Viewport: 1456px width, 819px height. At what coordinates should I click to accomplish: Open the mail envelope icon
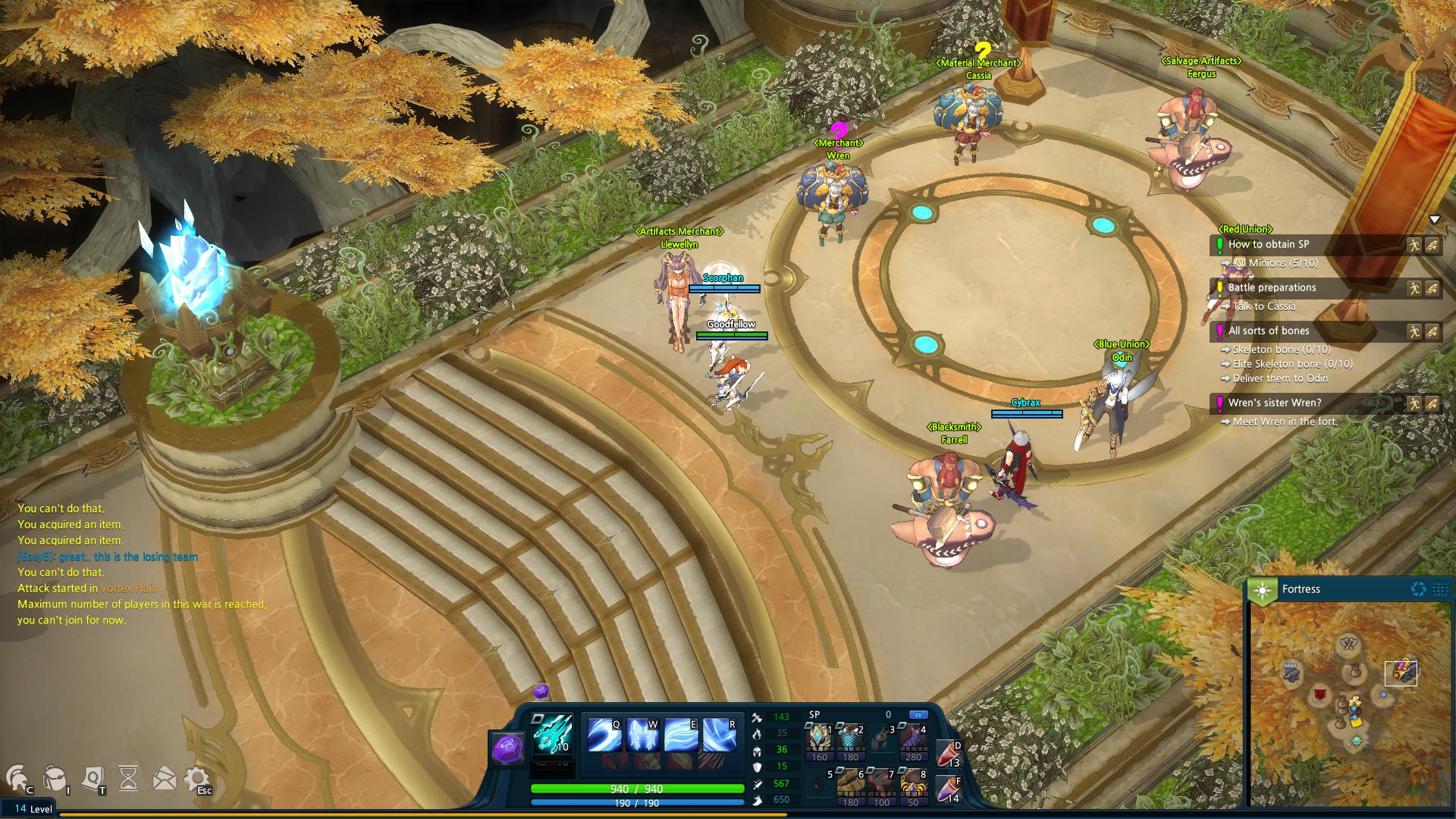[x=164, y=778]
